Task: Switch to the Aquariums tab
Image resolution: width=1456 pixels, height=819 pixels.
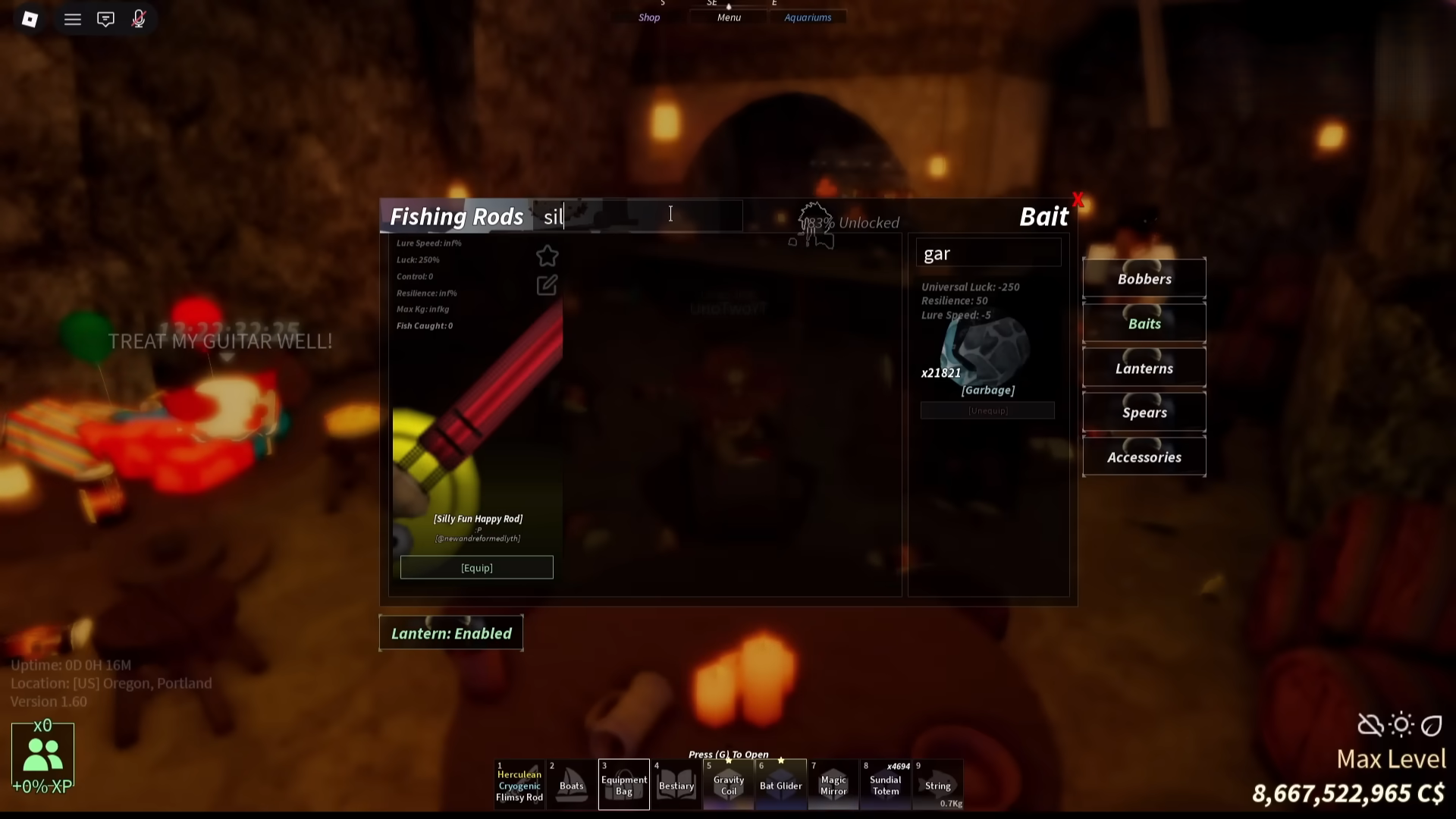Action: coord(808,17)
